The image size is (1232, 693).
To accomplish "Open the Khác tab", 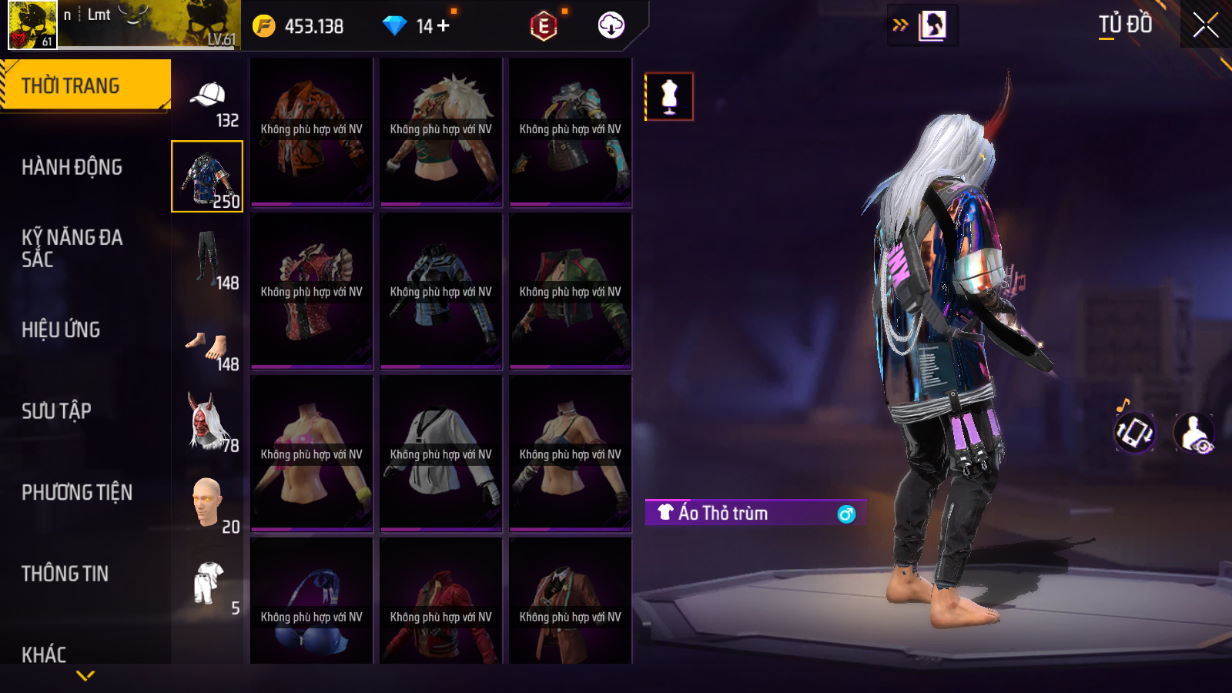I will pos(44,654).
